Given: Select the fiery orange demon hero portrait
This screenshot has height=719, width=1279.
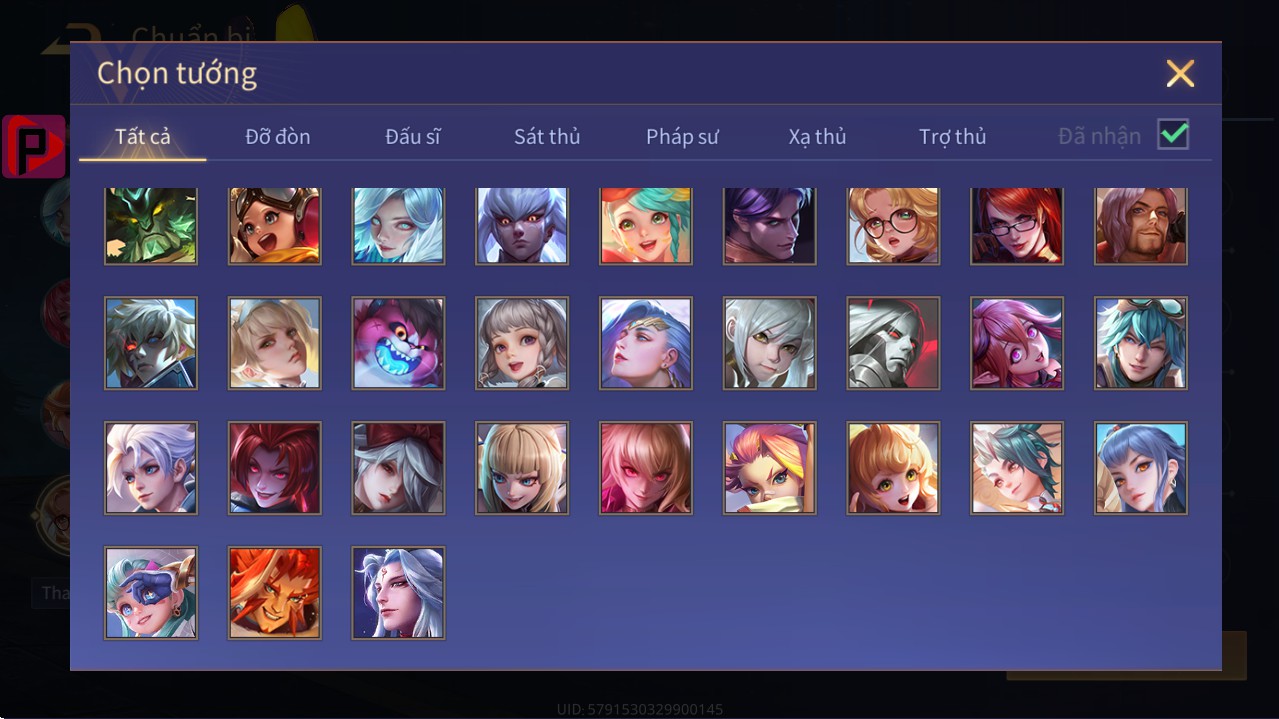Looking at the screenshot, I should [275, 592].
